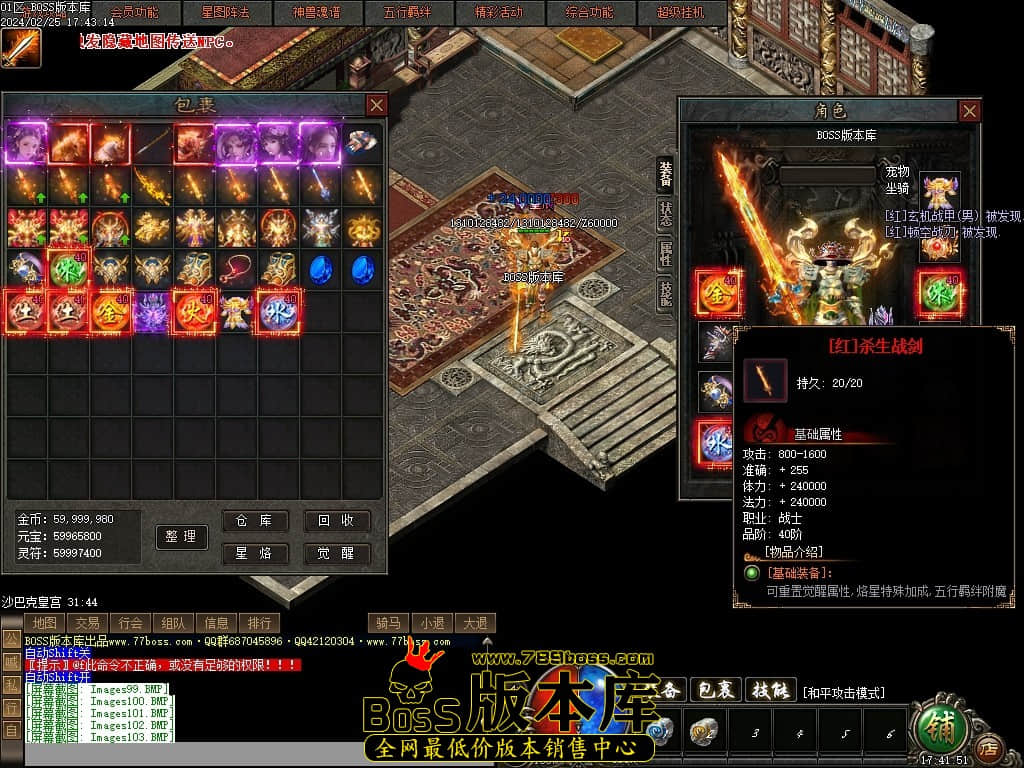Open the 仓库 warehouse
This screenshot has height=768, width=1024.
(x=255, y=521)
